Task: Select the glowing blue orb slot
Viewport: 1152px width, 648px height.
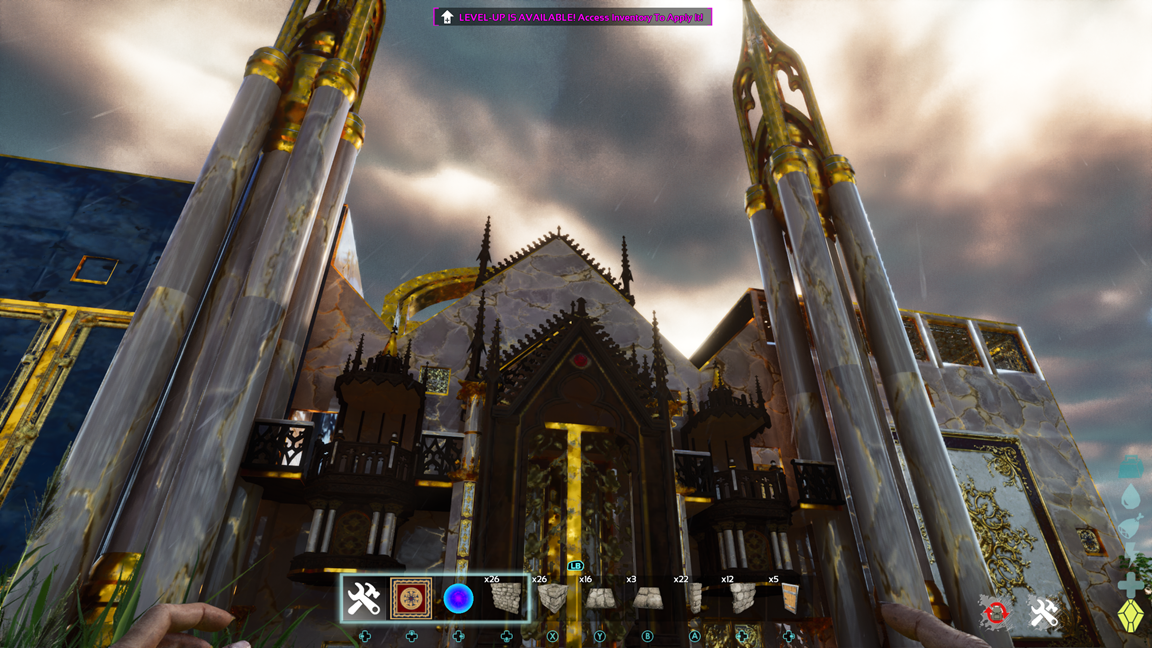Action: tap(458, 599)
